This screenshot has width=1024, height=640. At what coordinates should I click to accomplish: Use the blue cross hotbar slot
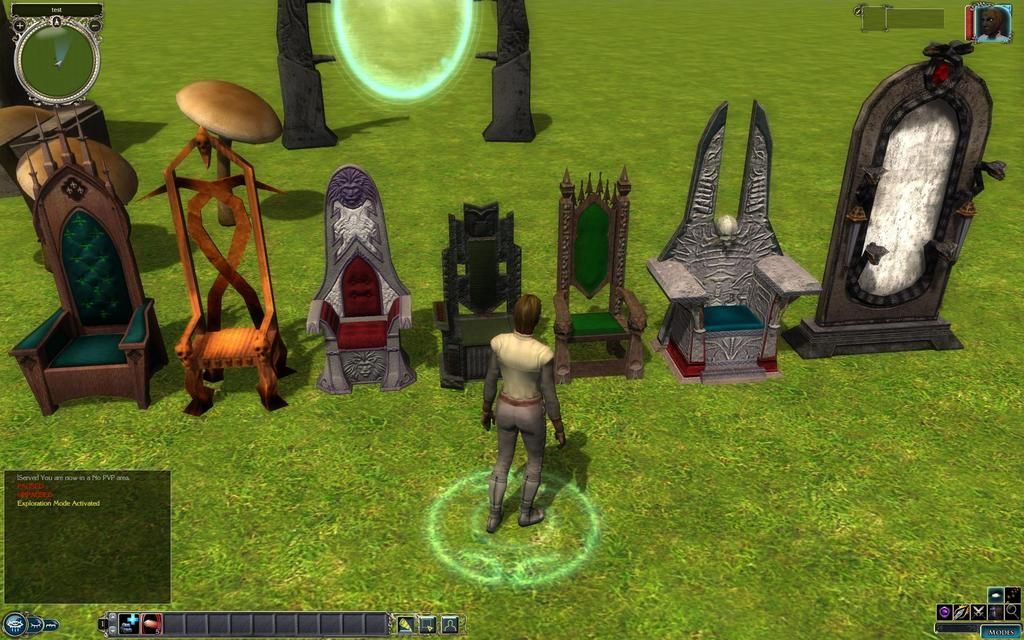click(x=130, y=624)
